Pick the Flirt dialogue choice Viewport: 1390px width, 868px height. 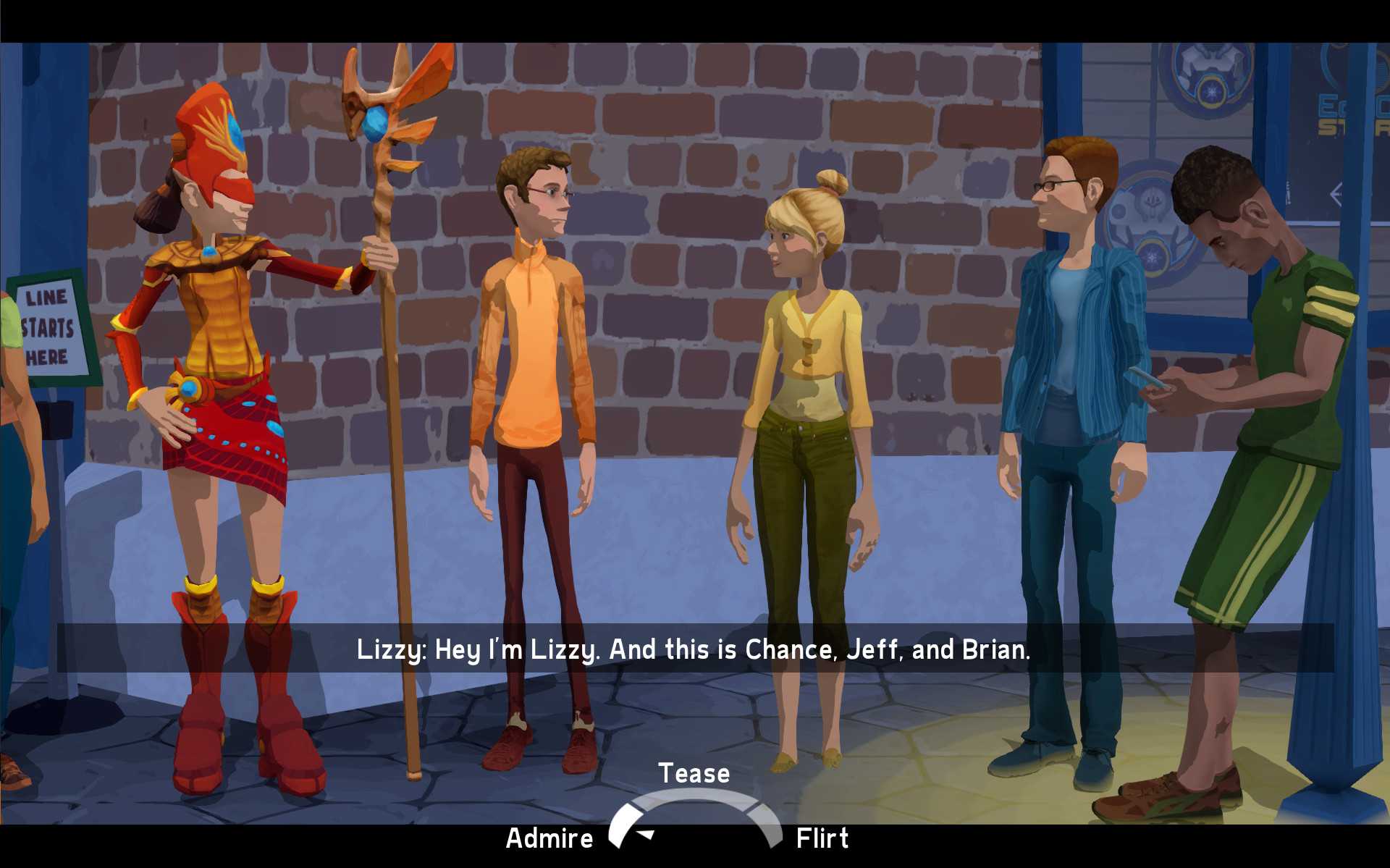pos(822,838)
